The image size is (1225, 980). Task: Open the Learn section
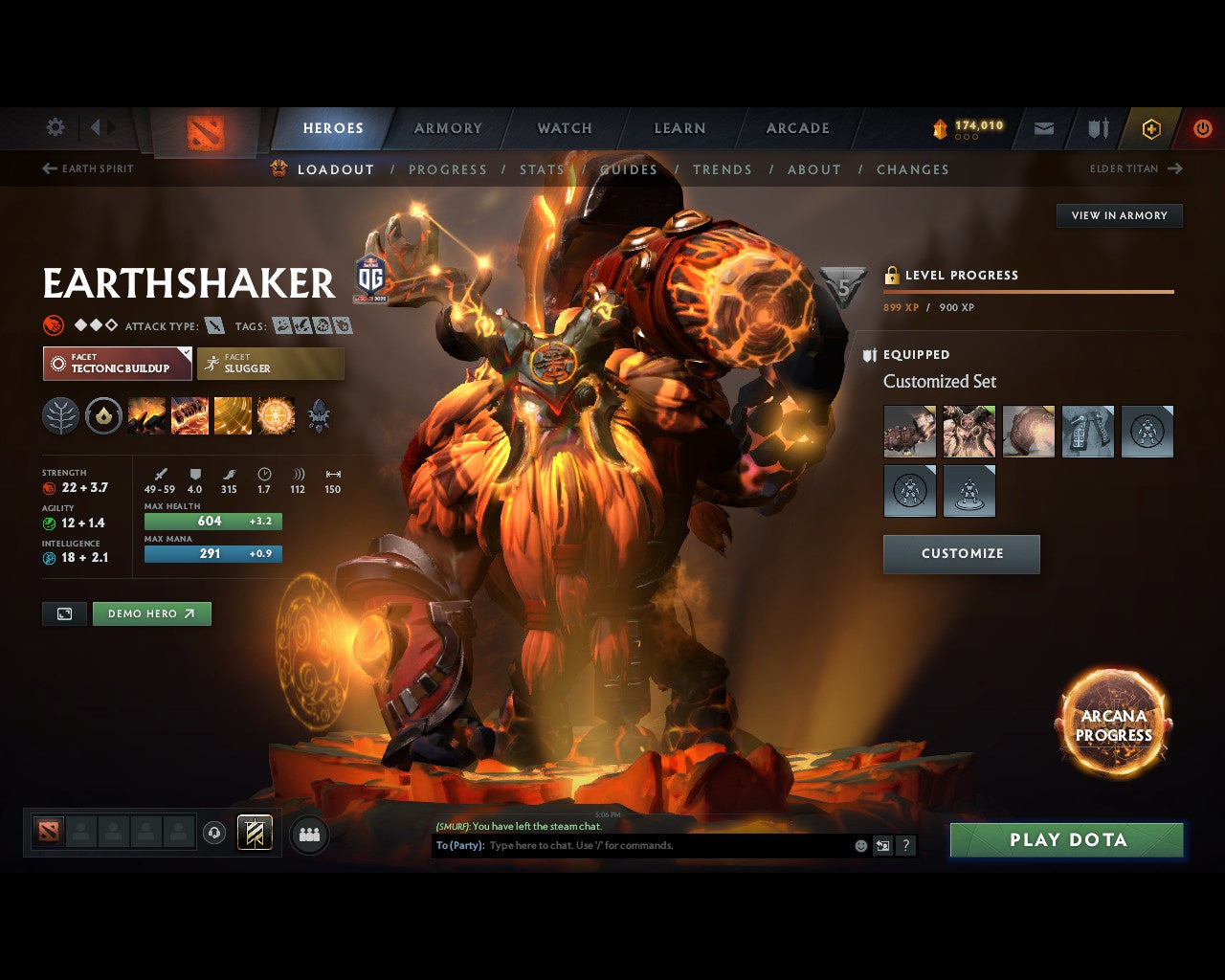(x=679, y=128)
